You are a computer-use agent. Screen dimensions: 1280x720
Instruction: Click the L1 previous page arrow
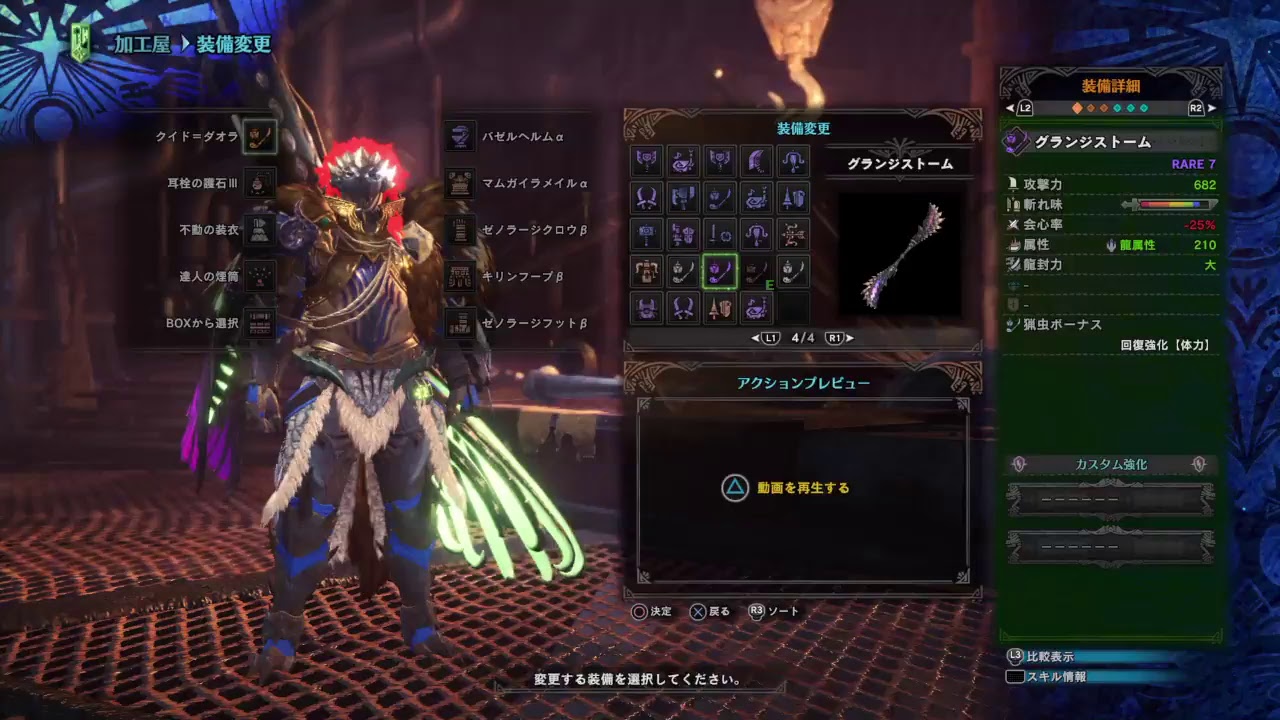coord(770,337)
